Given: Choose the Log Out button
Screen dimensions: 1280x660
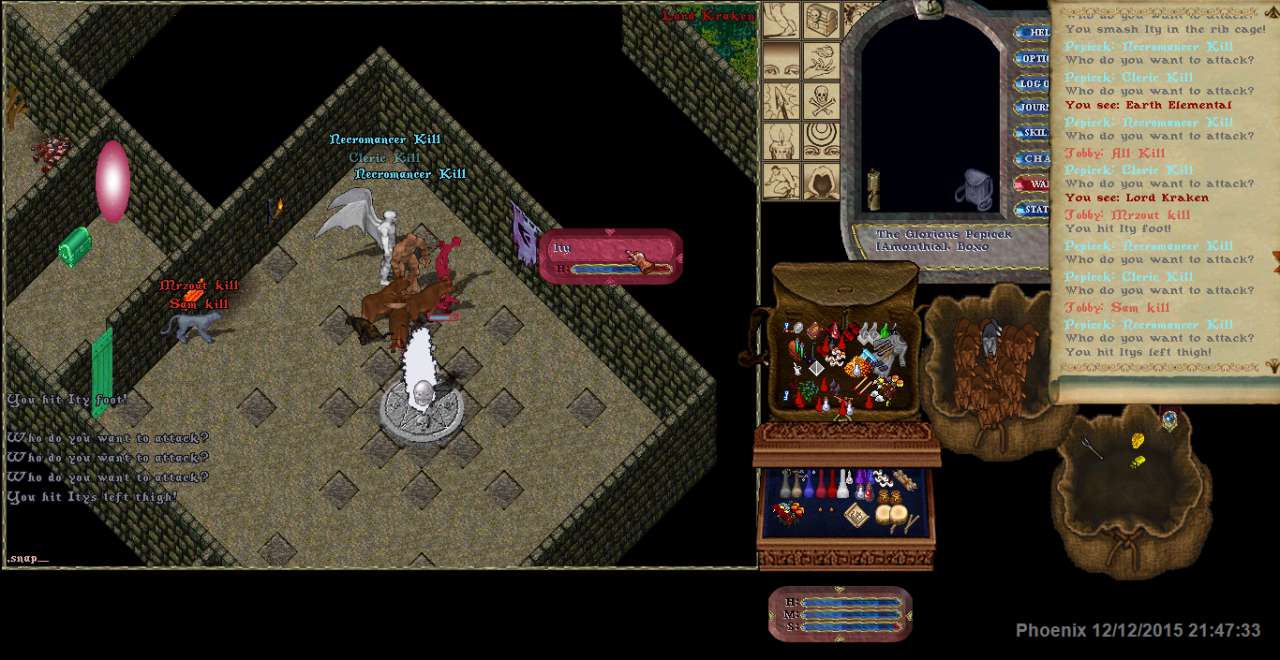Looking at the screenshot, I should [1033, 83].
